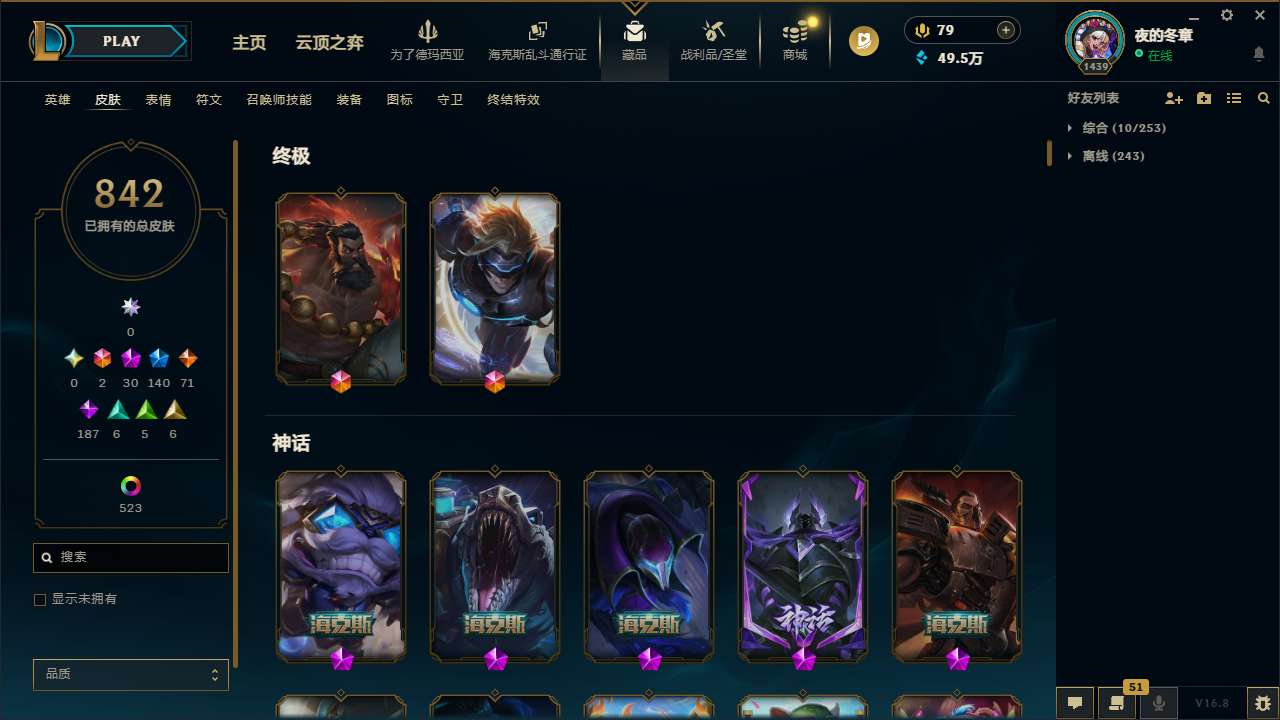Screen dimensions: 1280x720
Task: Go to the 主页 home page
Action: click(x=248, y=42)
